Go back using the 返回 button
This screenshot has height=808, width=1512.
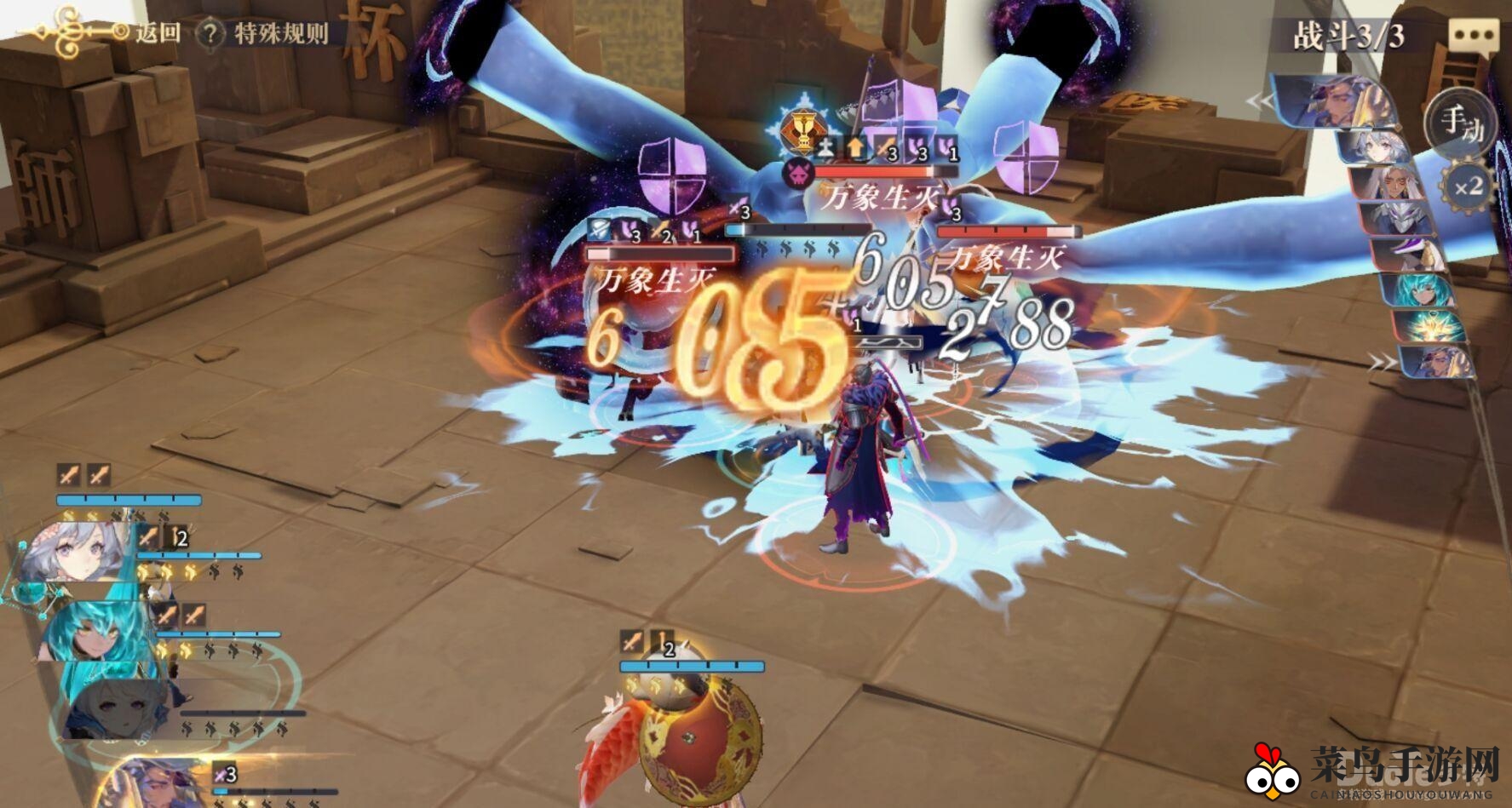coord(158,33)
